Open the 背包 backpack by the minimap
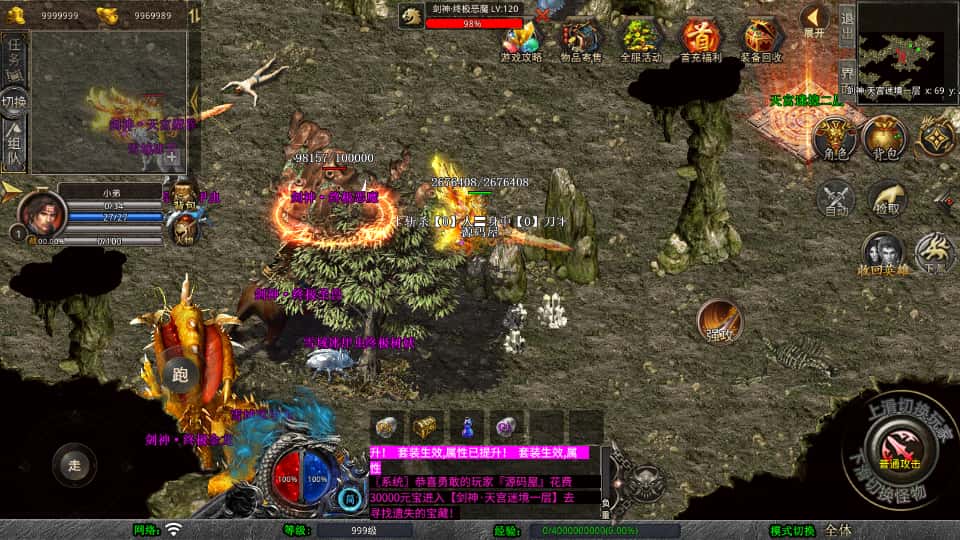The width and height of the screenshot is (960, 540). tap(884, 138)
